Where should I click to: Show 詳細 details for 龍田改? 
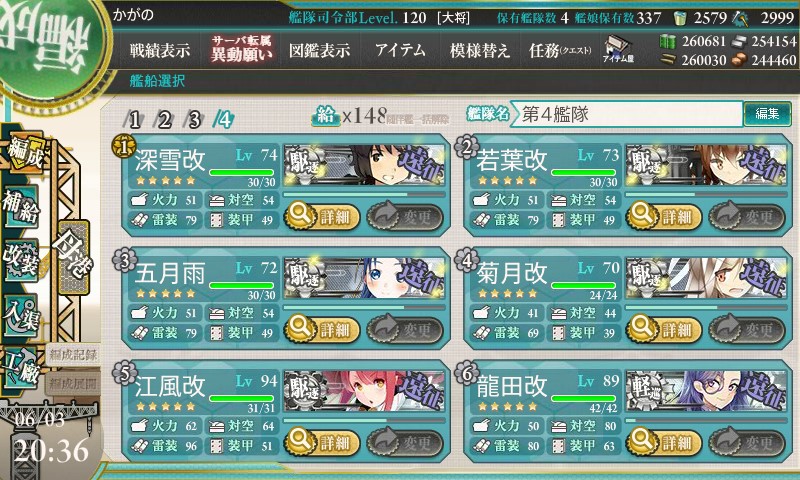click(x=665, y=442)
